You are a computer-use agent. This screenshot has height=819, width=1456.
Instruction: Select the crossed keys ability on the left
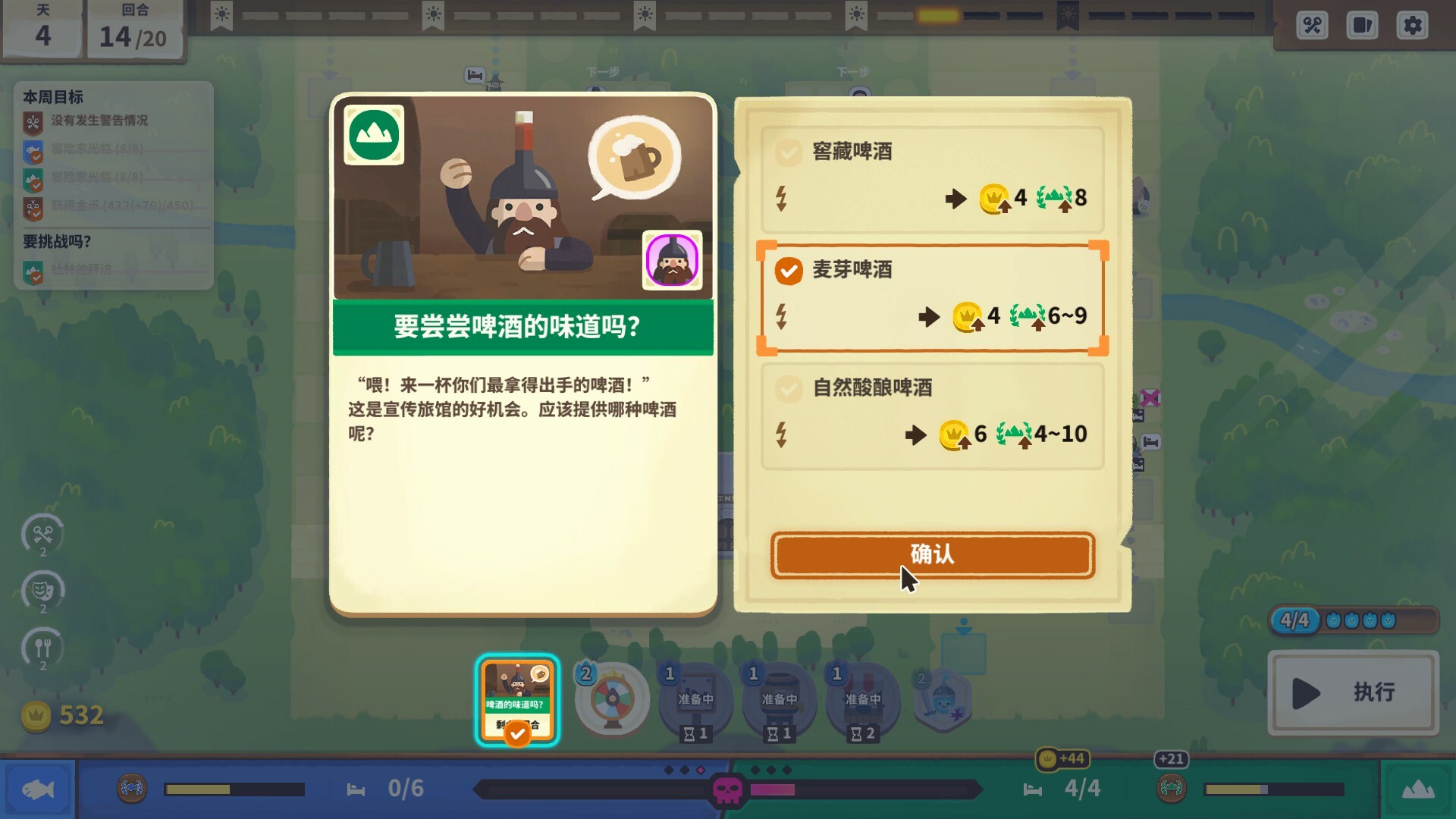click(43, 535)
